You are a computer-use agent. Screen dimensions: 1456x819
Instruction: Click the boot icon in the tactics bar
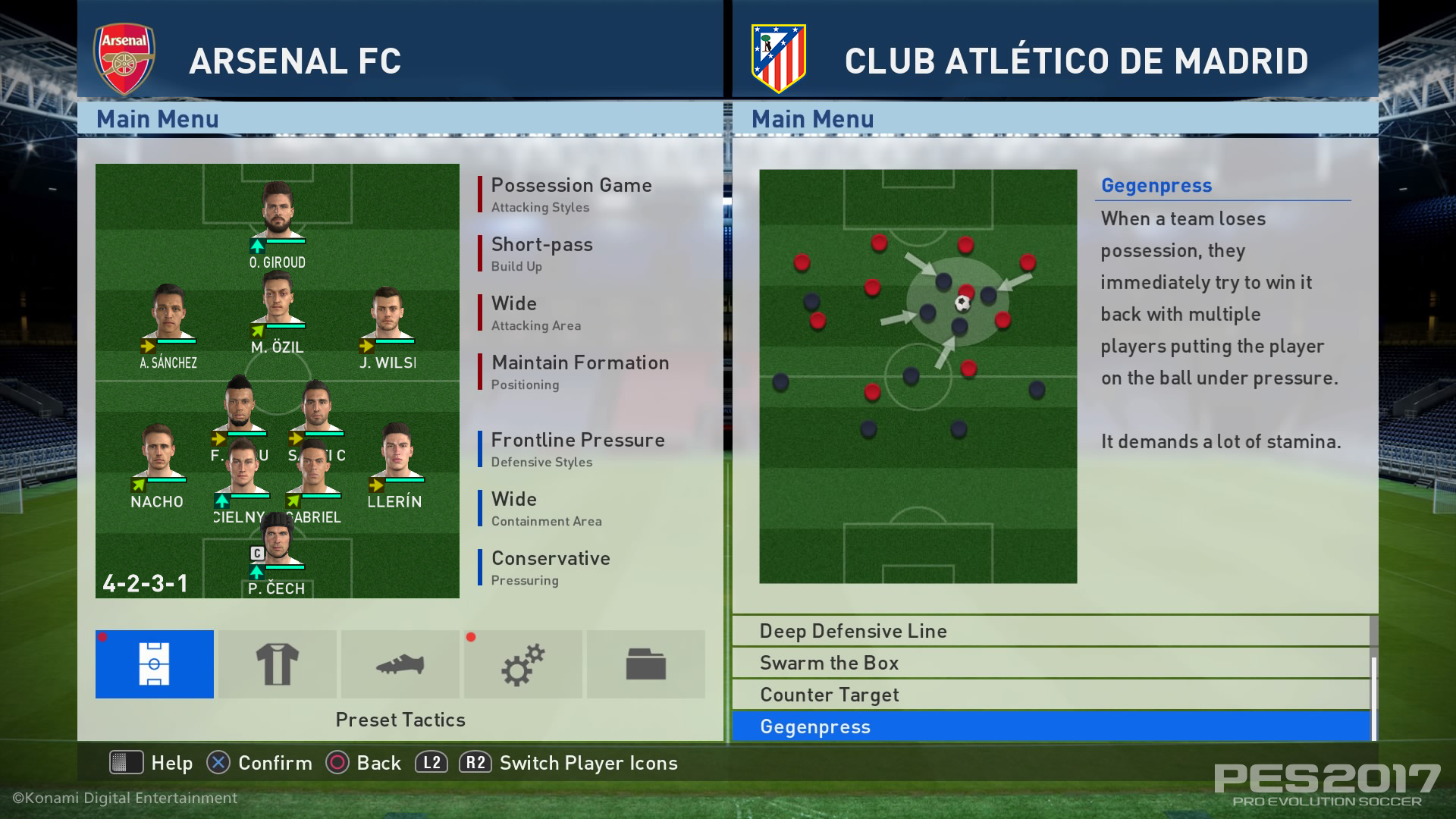click(x=400, y=664)
